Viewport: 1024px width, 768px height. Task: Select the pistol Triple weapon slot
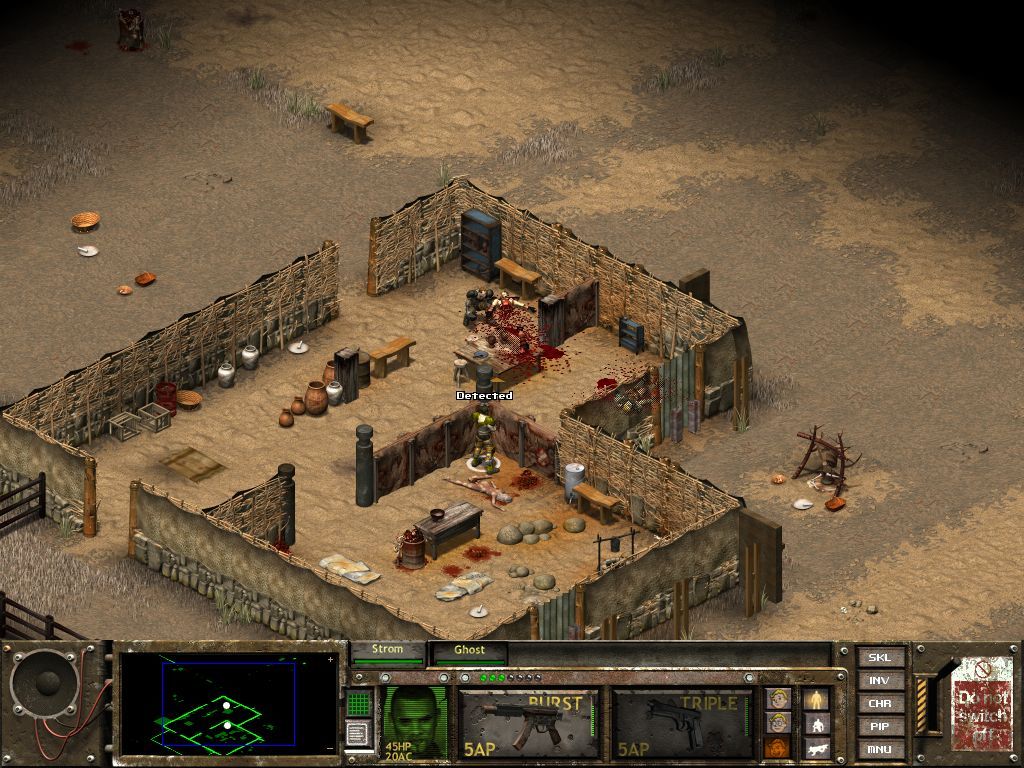pyautogui.click(x=682, y=722)
